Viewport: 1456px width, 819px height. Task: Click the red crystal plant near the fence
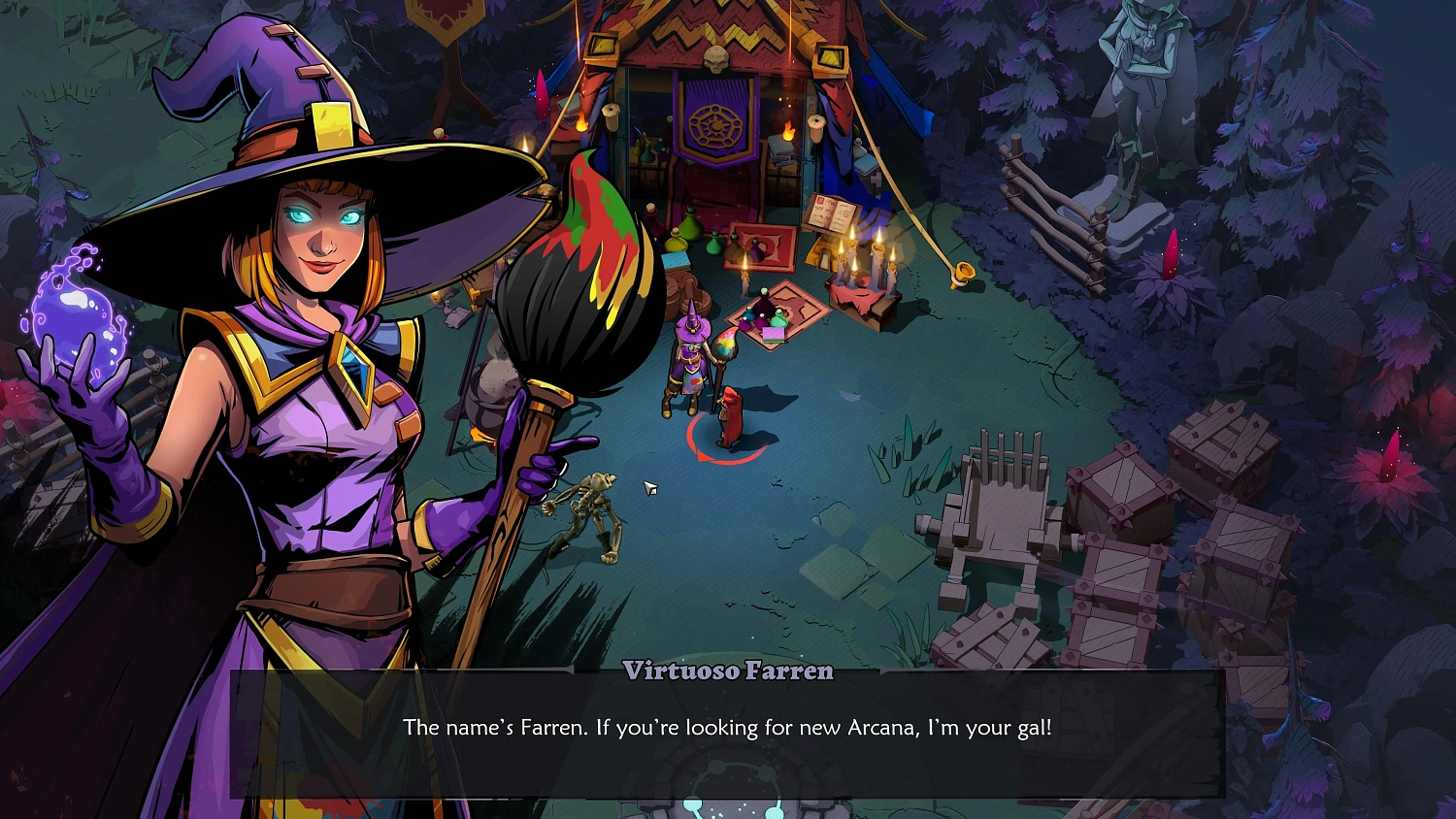pyautogui.click(x=1172, y=254)
